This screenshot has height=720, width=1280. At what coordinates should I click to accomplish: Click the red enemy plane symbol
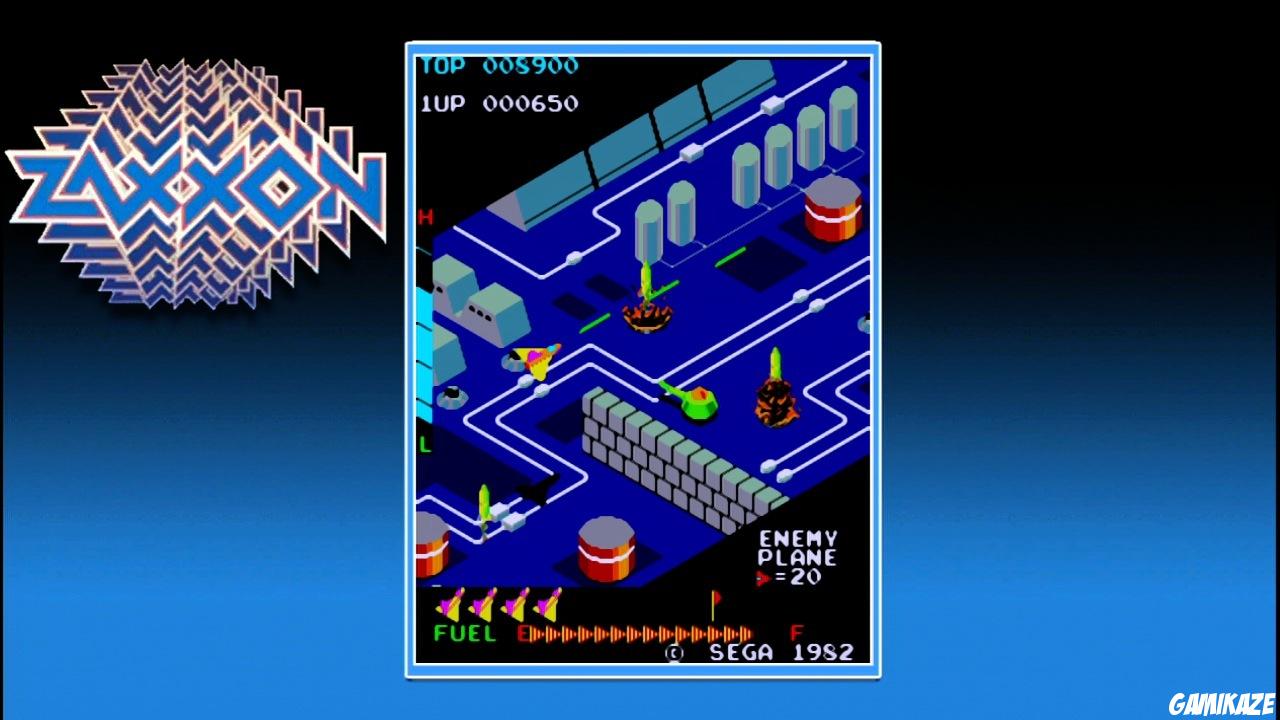(764, 577)
